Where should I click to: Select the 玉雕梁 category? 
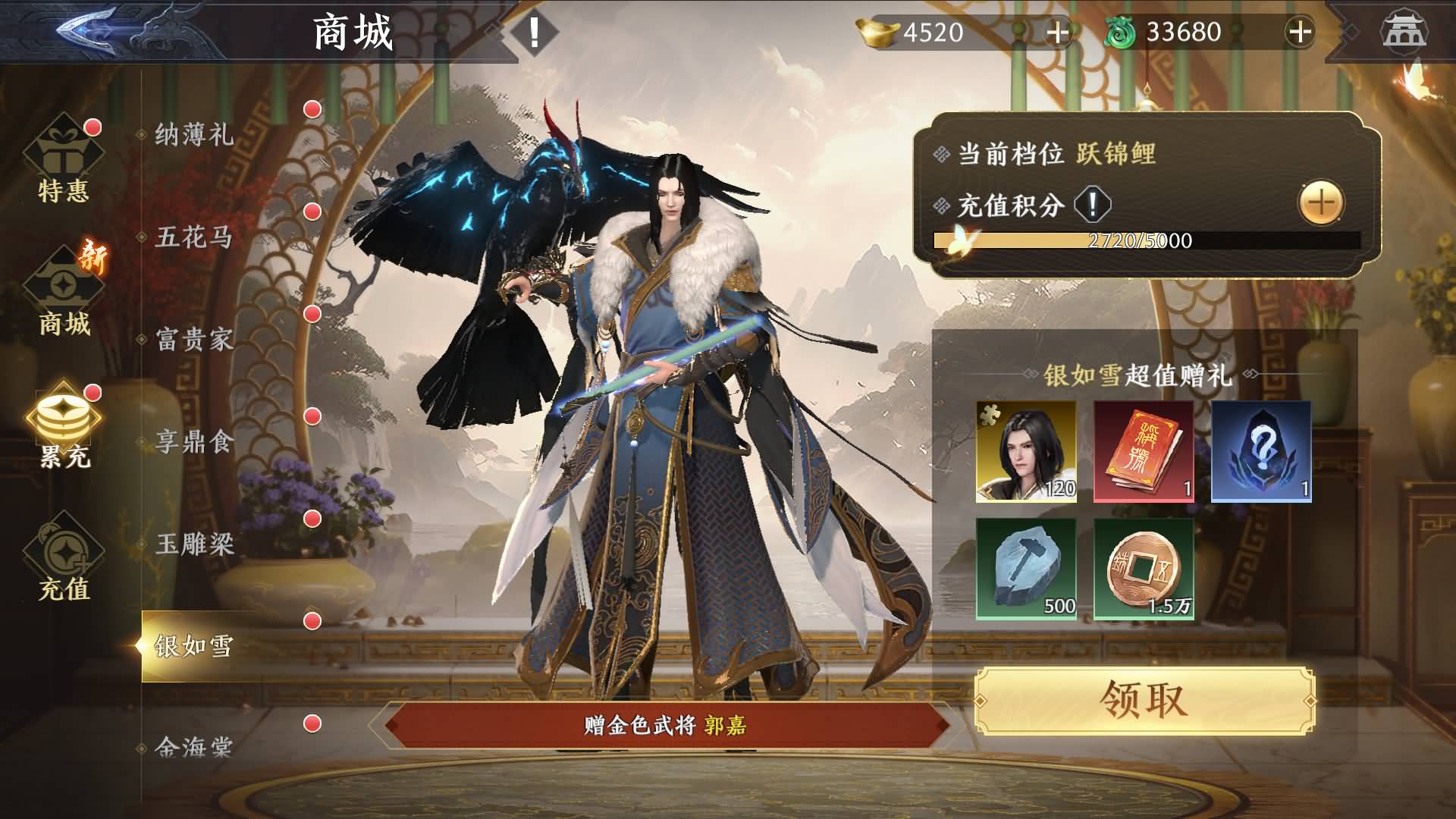pyautogui.click(x=194, y=542)
